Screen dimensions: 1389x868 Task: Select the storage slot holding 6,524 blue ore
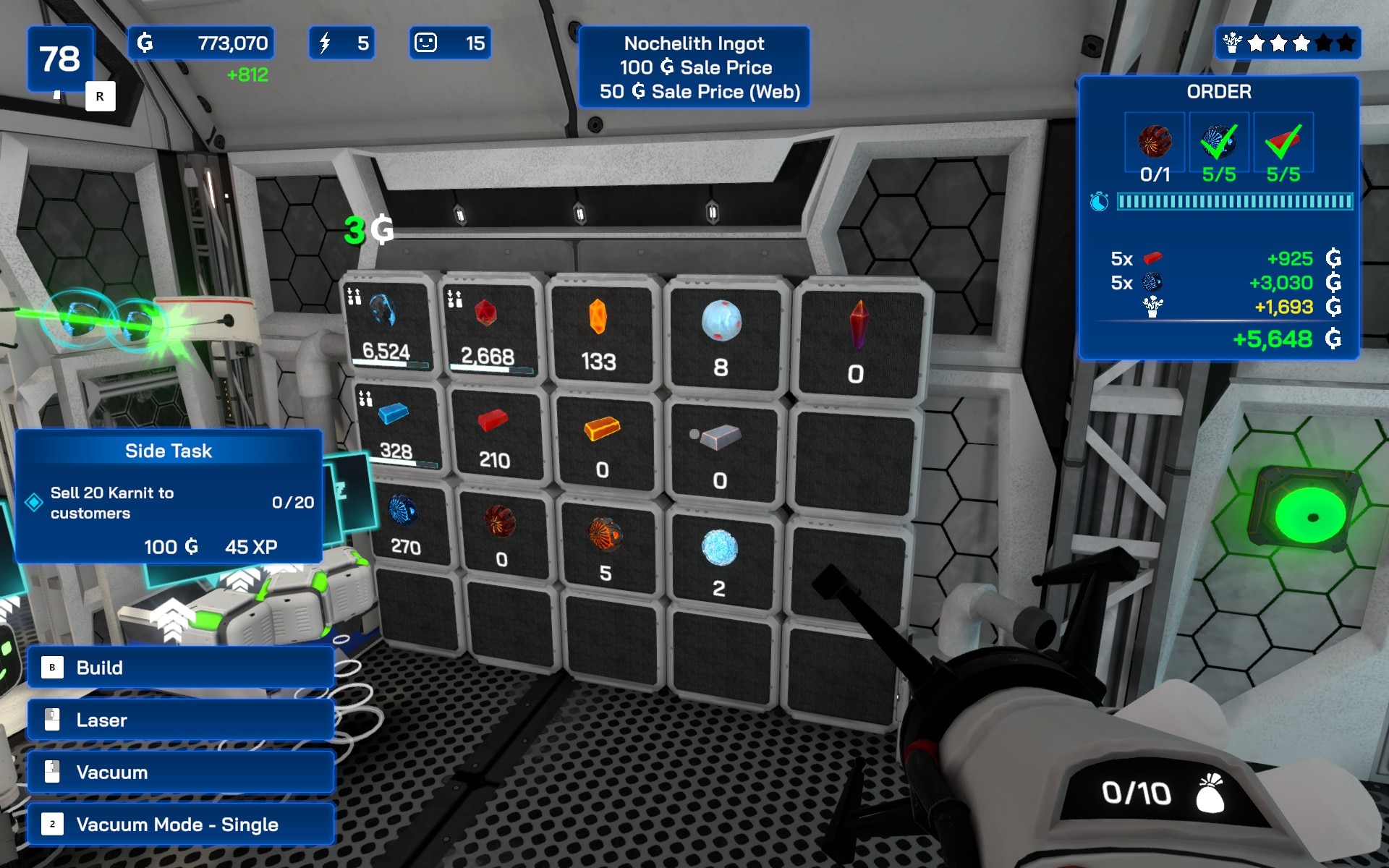tap(388, 325)
